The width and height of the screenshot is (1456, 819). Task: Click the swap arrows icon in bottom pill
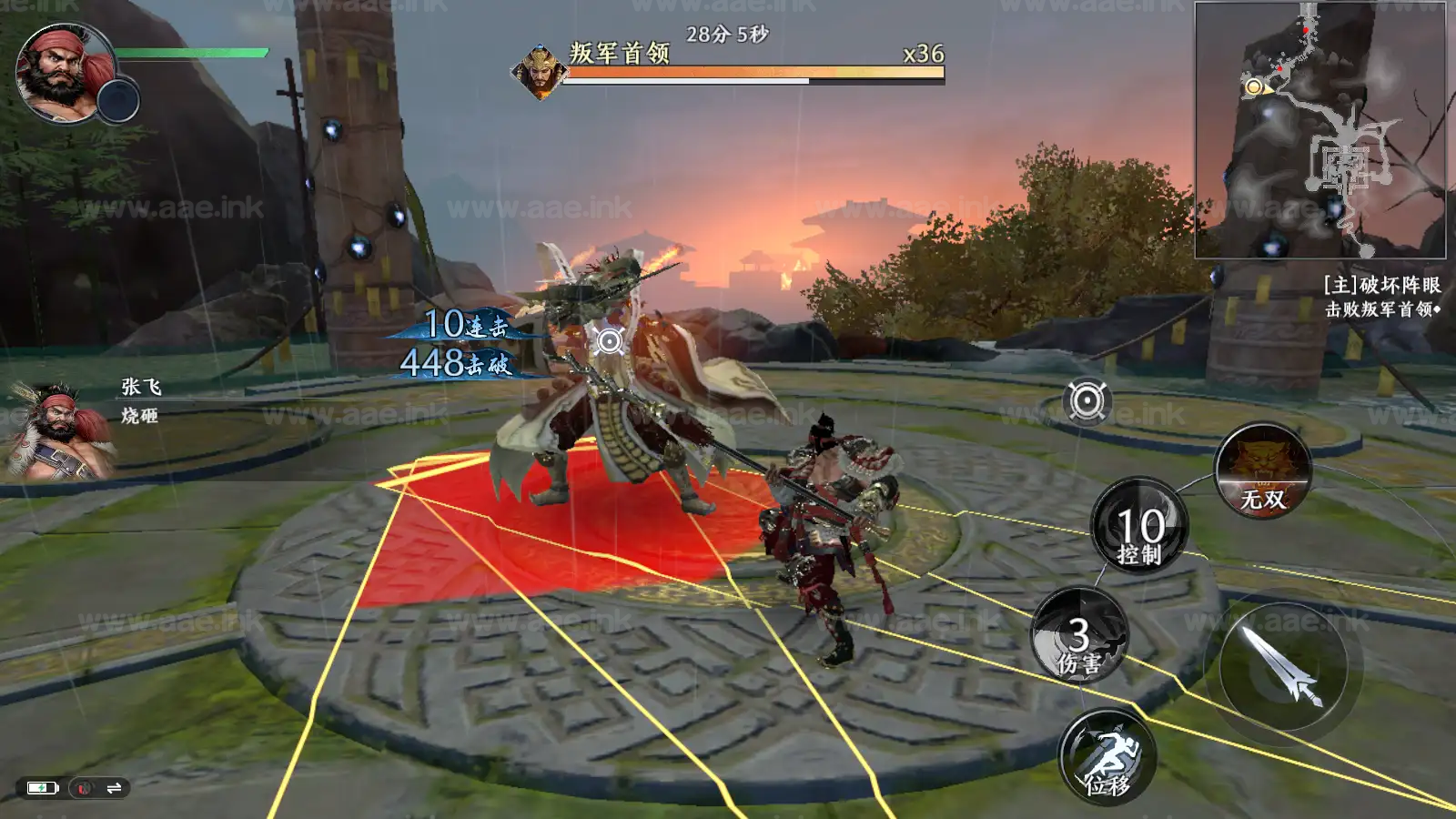[x=114, y=788]
